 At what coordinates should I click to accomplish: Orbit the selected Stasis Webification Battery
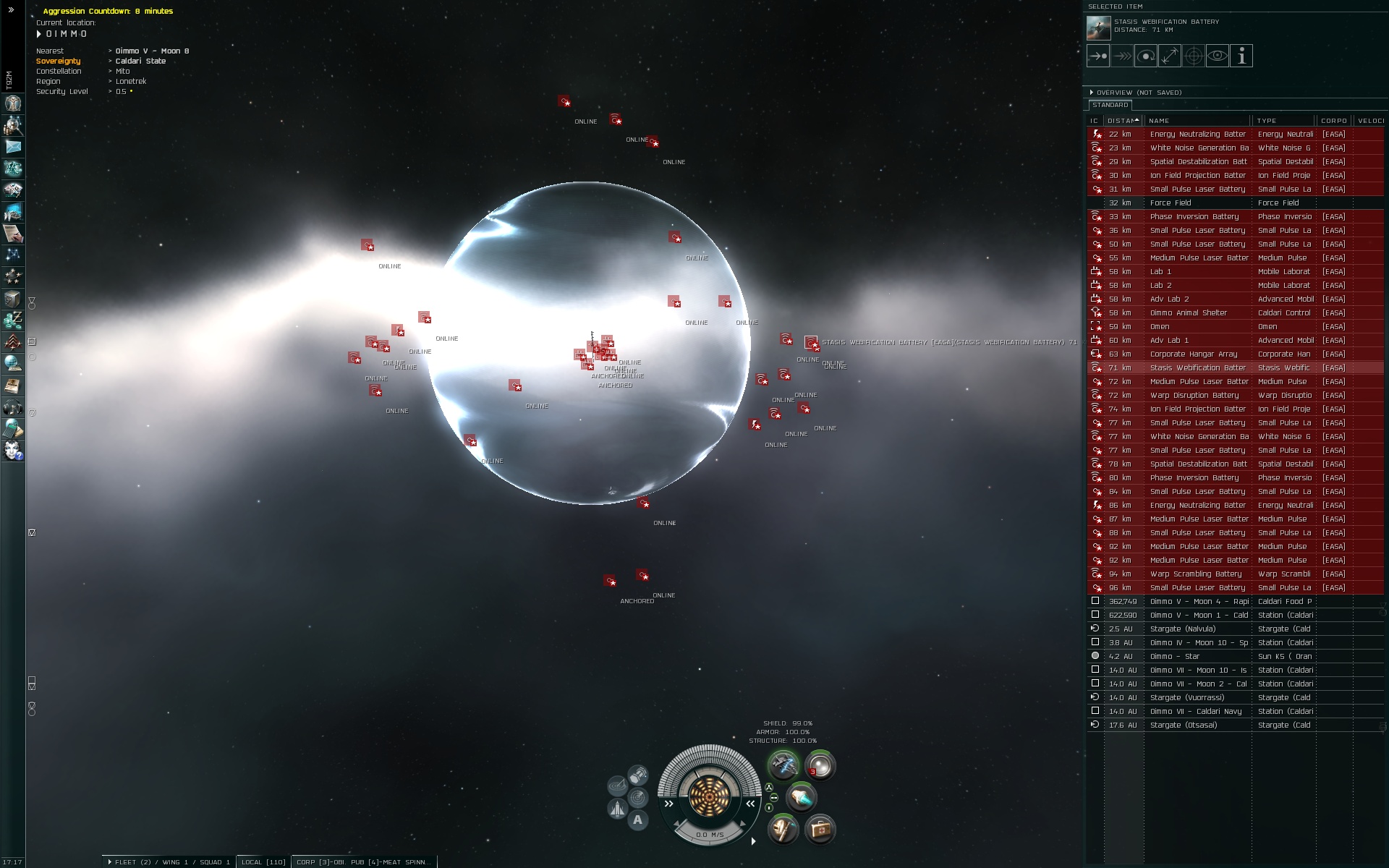(1145, 56)
